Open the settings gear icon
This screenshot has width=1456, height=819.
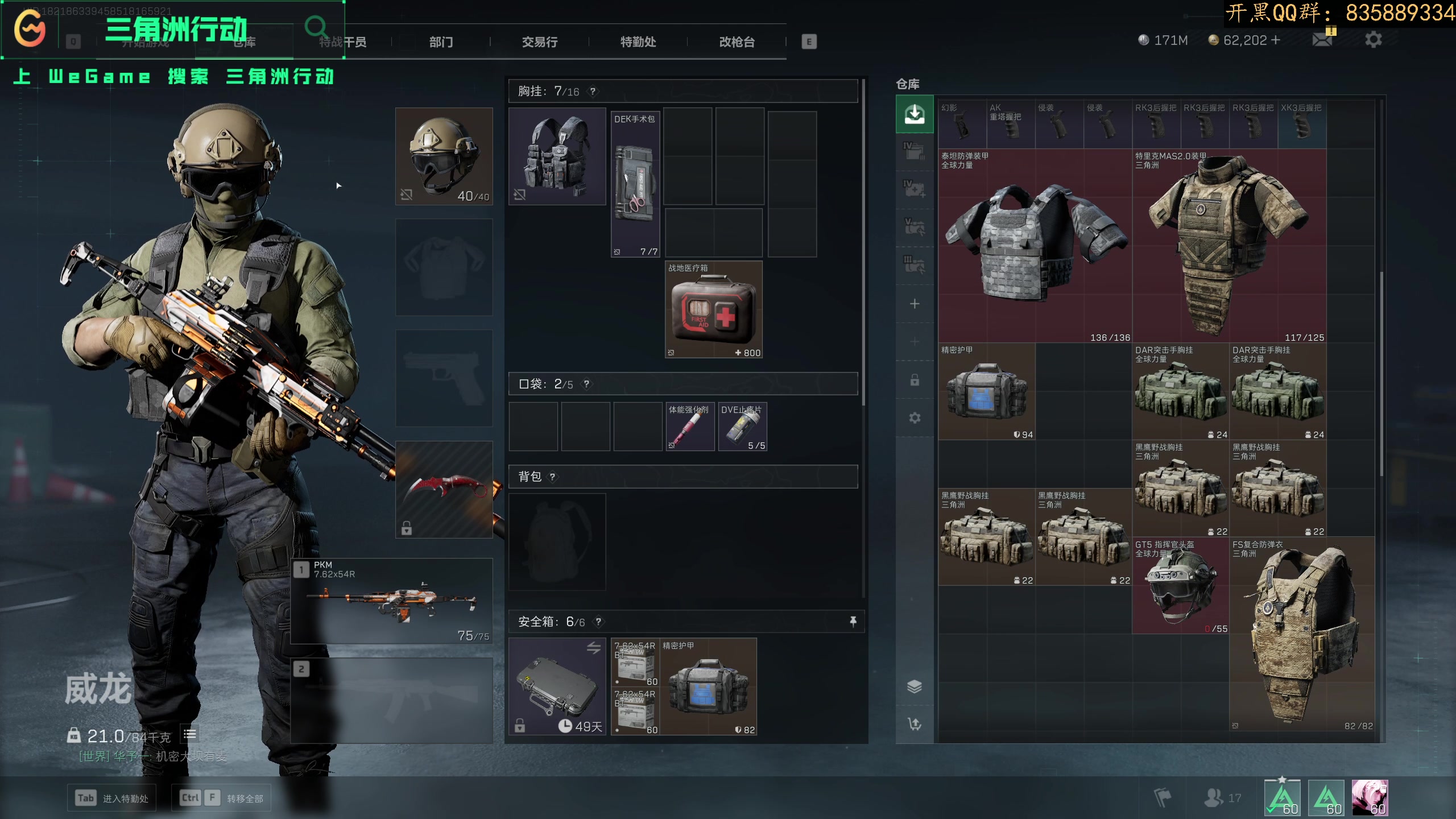1373,40
